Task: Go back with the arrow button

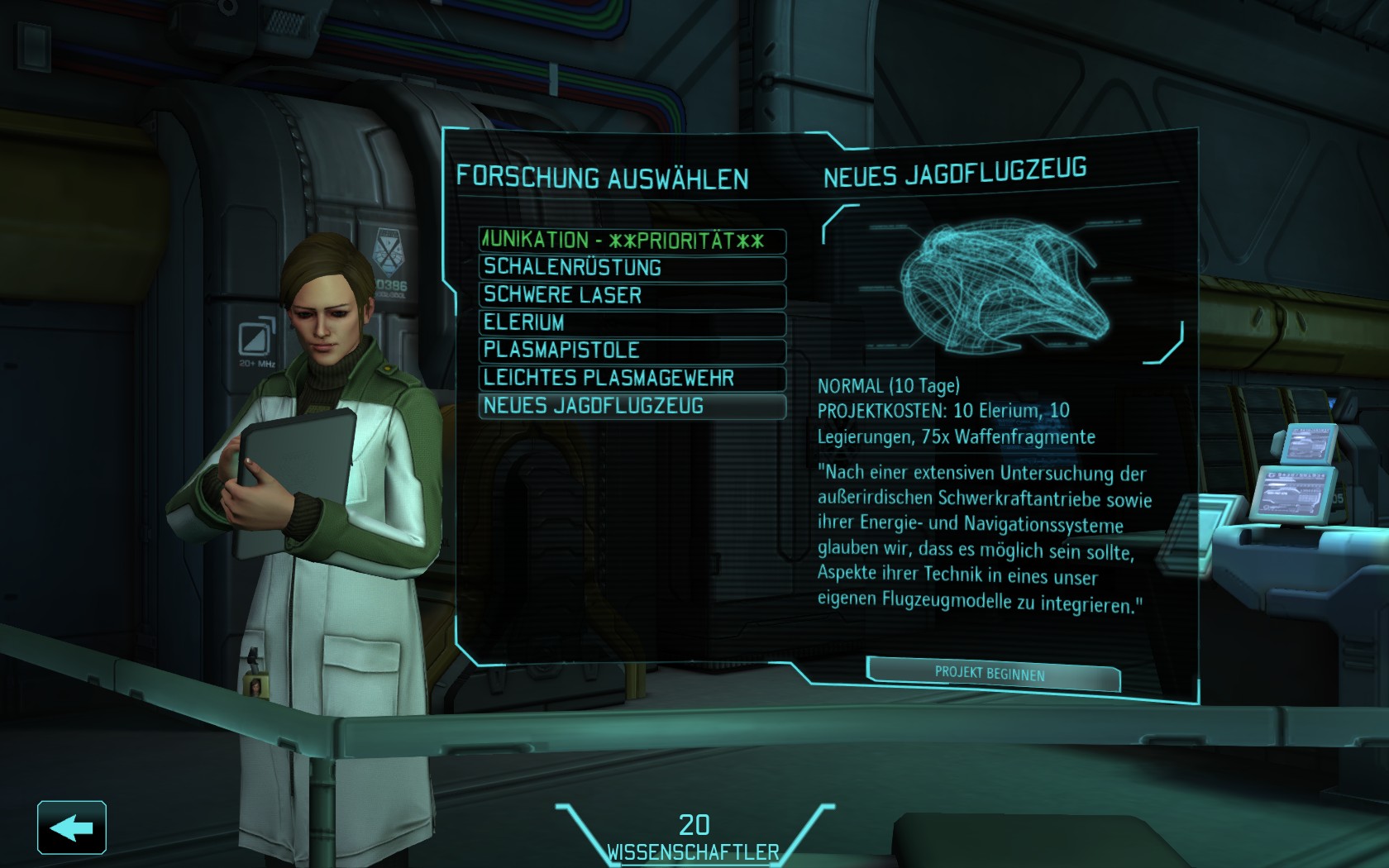Action: pyautogui.click(x=72, y=827)
